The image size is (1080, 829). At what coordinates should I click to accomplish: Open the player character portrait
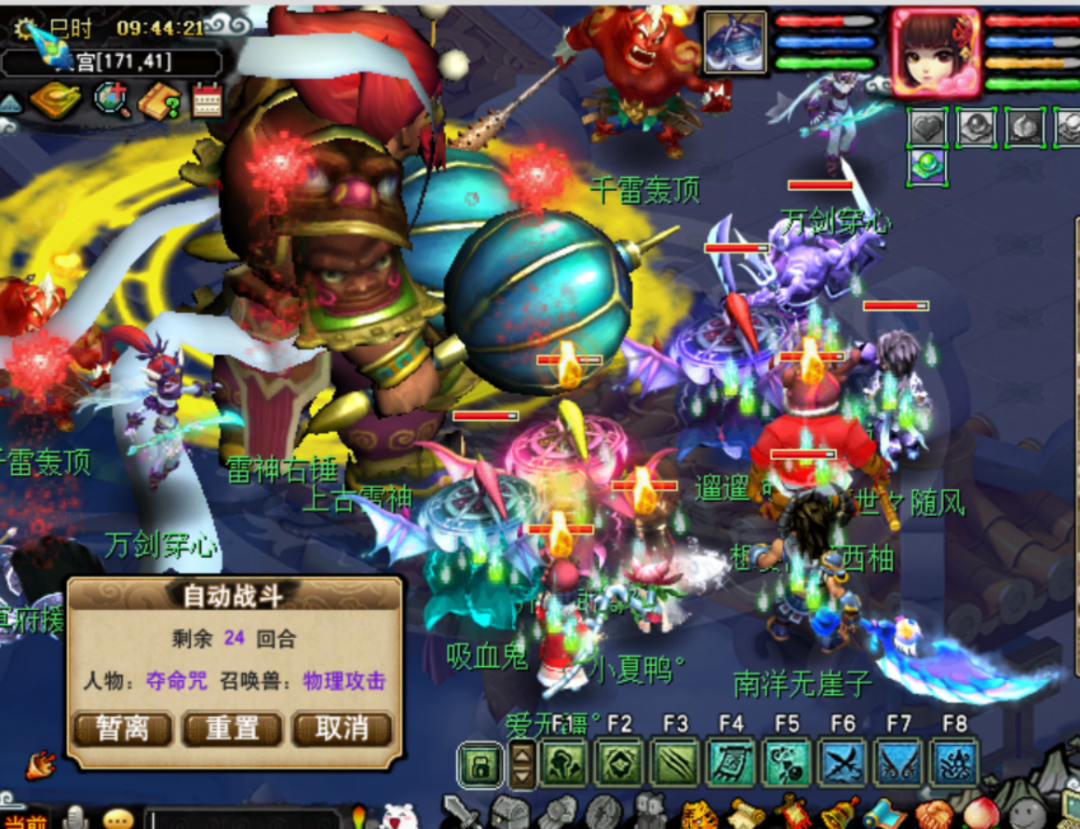pyautogui.click(x=935, y=53)
